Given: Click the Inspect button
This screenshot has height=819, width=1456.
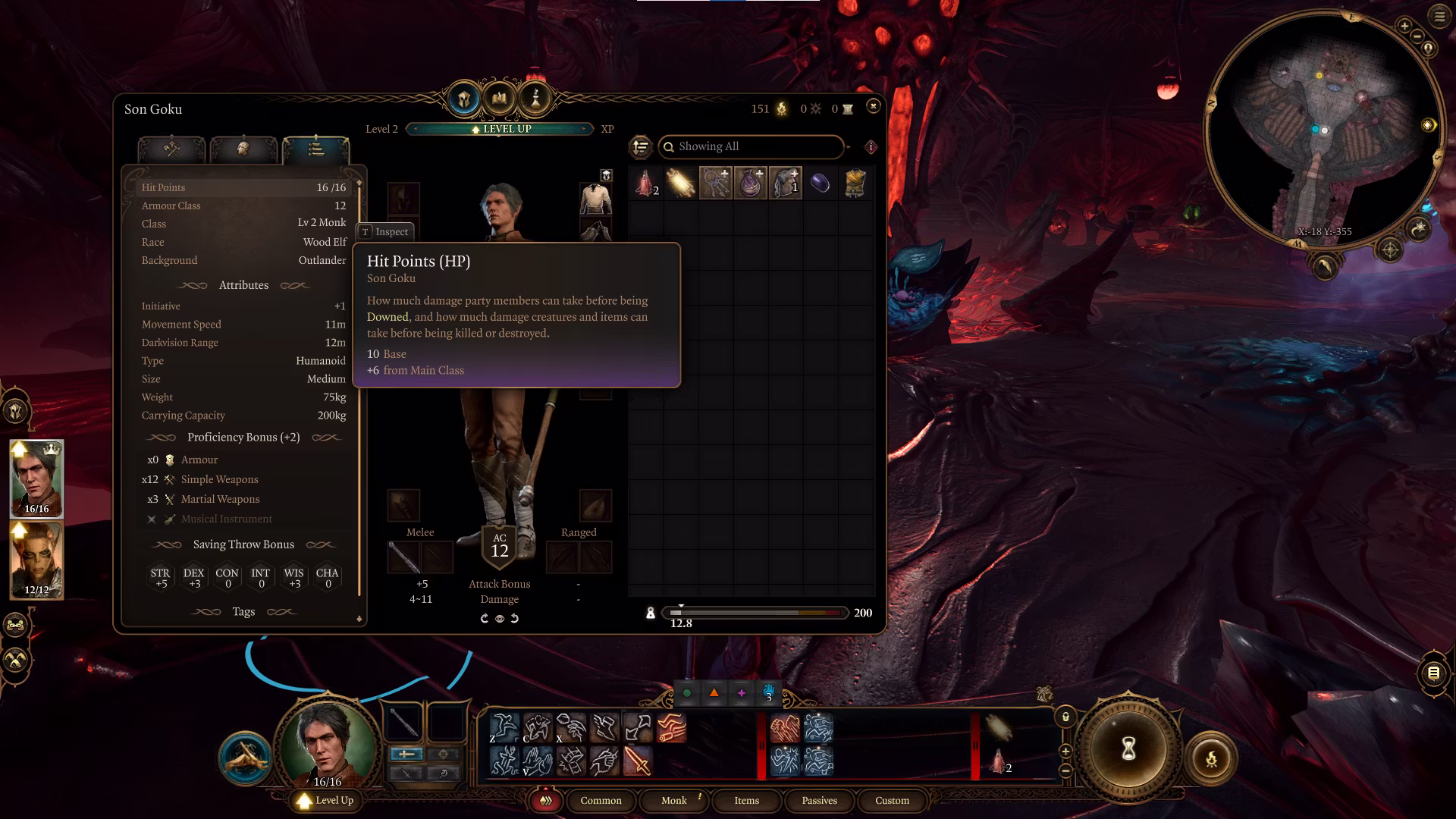Looking at the screenshot, I should pos(385,231).
